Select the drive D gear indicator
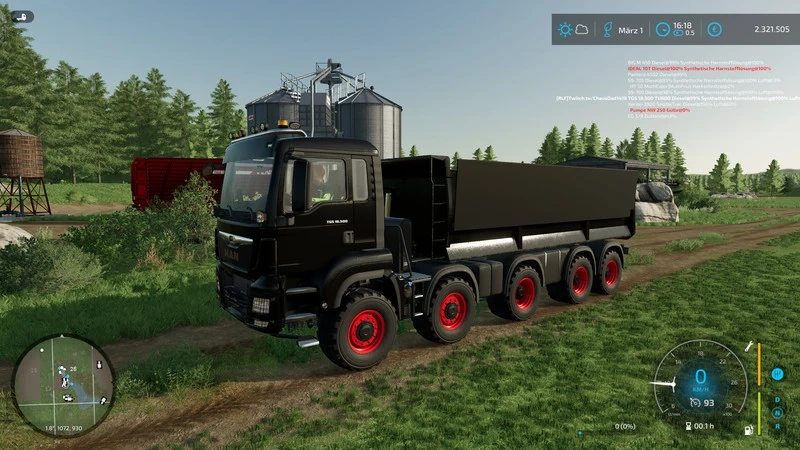This screenshot has height=450, width=800. 778,398
